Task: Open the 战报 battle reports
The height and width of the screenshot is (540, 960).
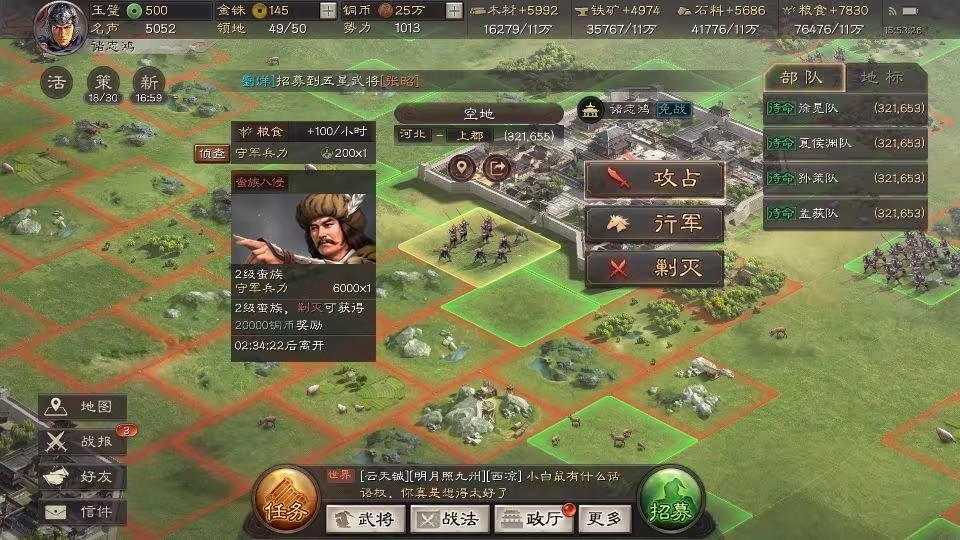Action: tap(84, 441)
